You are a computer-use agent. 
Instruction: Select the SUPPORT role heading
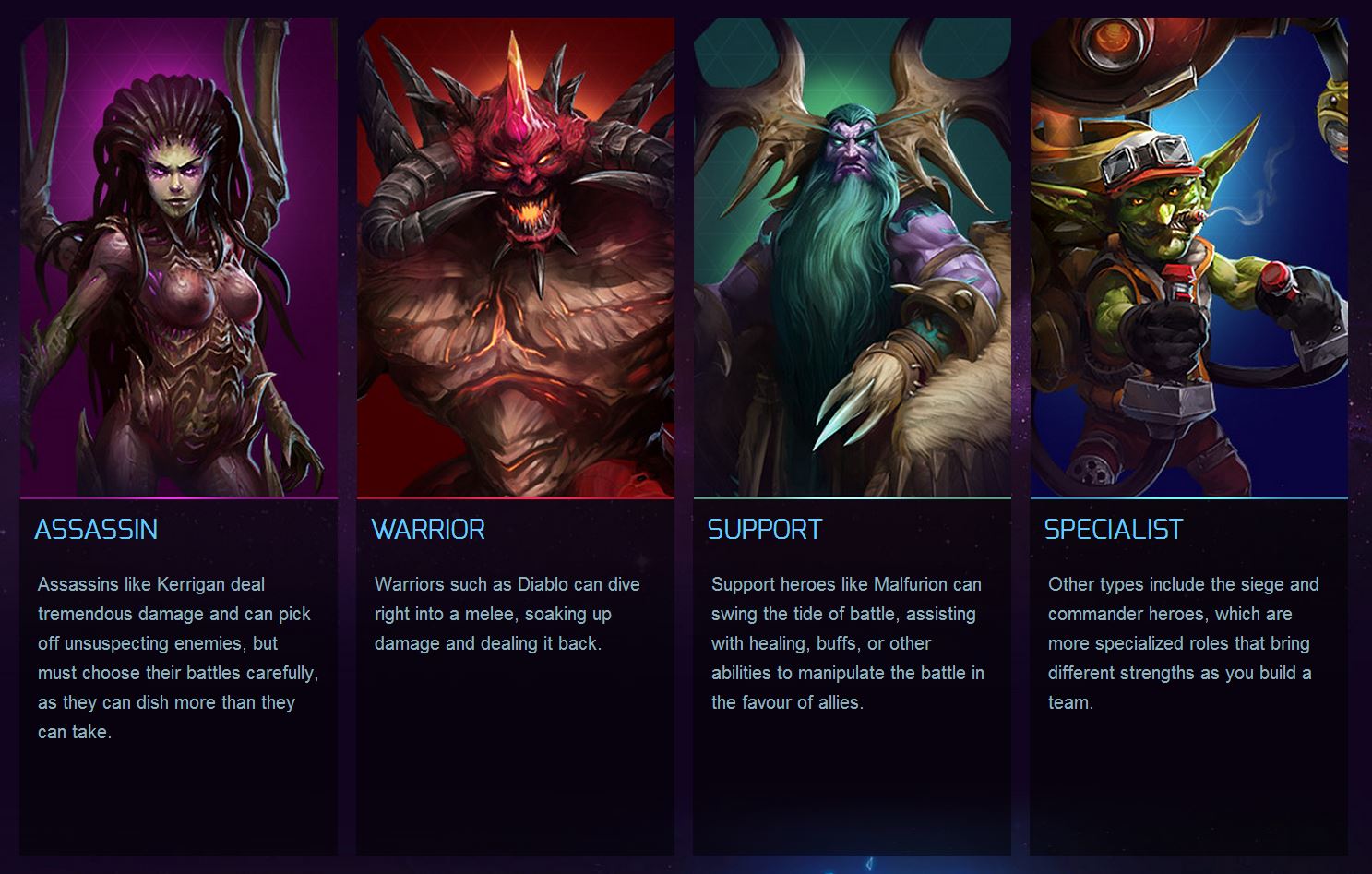(x=765, y=529)
